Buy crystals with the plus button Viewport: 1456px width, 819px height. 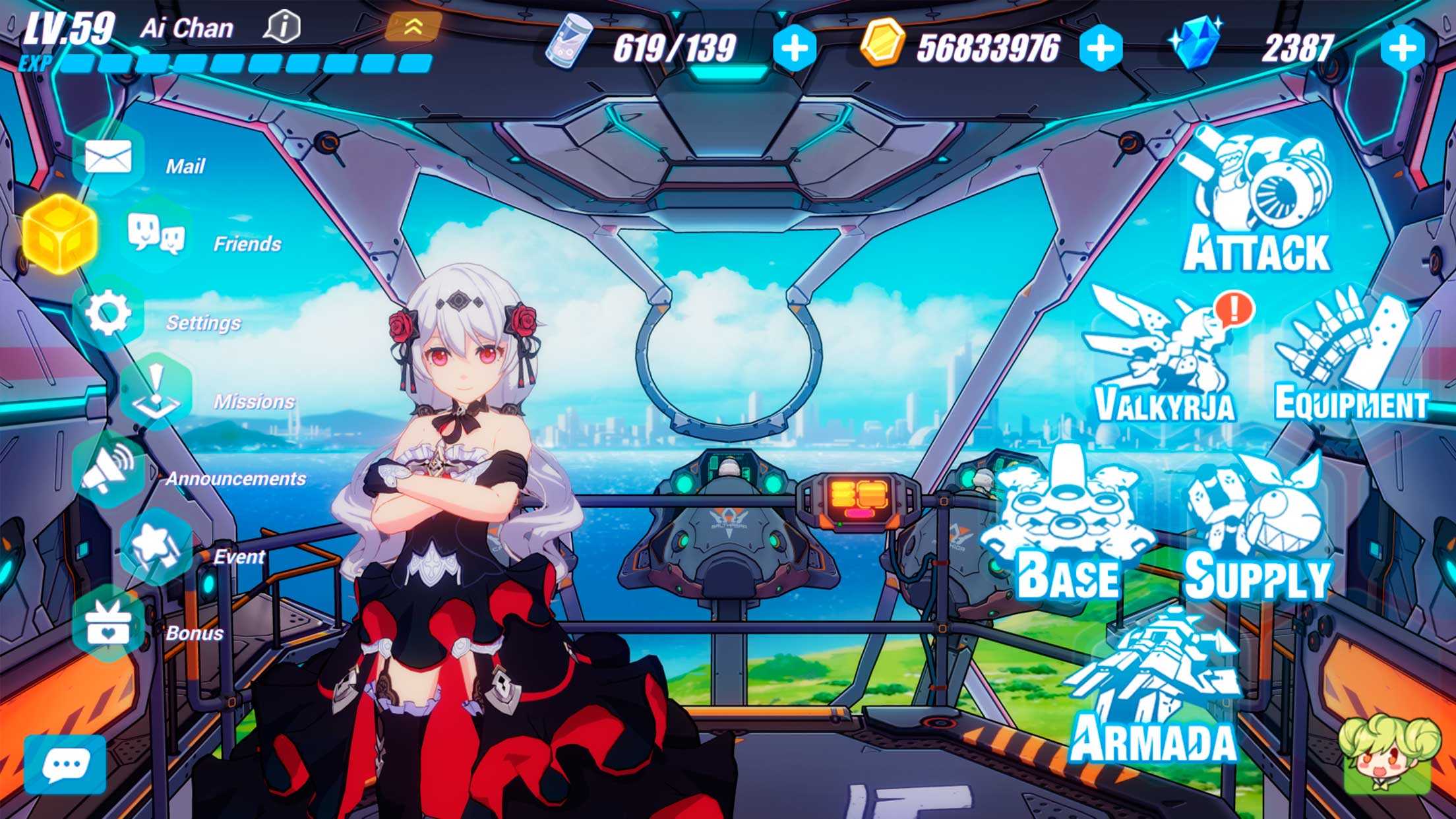point(1402,47)
